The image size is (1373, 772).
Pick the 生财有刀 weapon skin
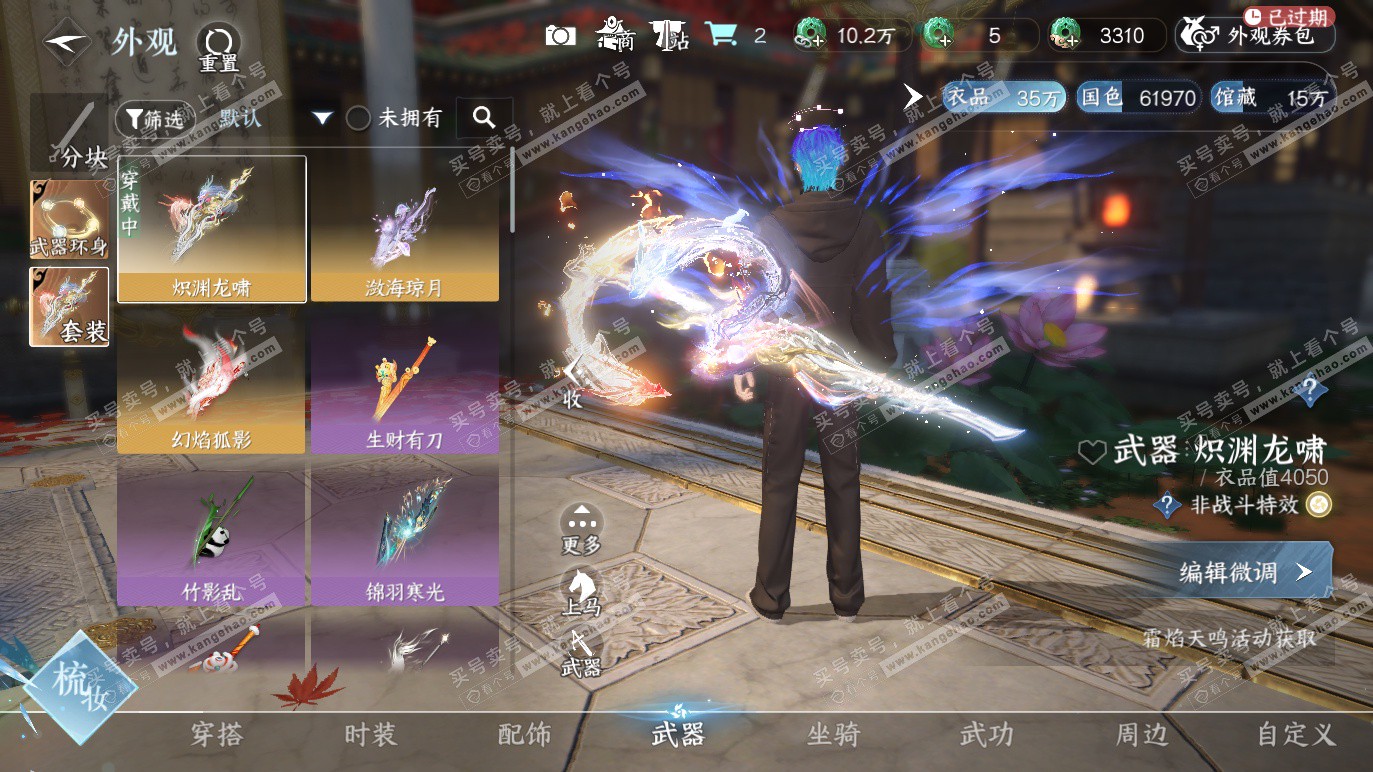coord(405,381)
